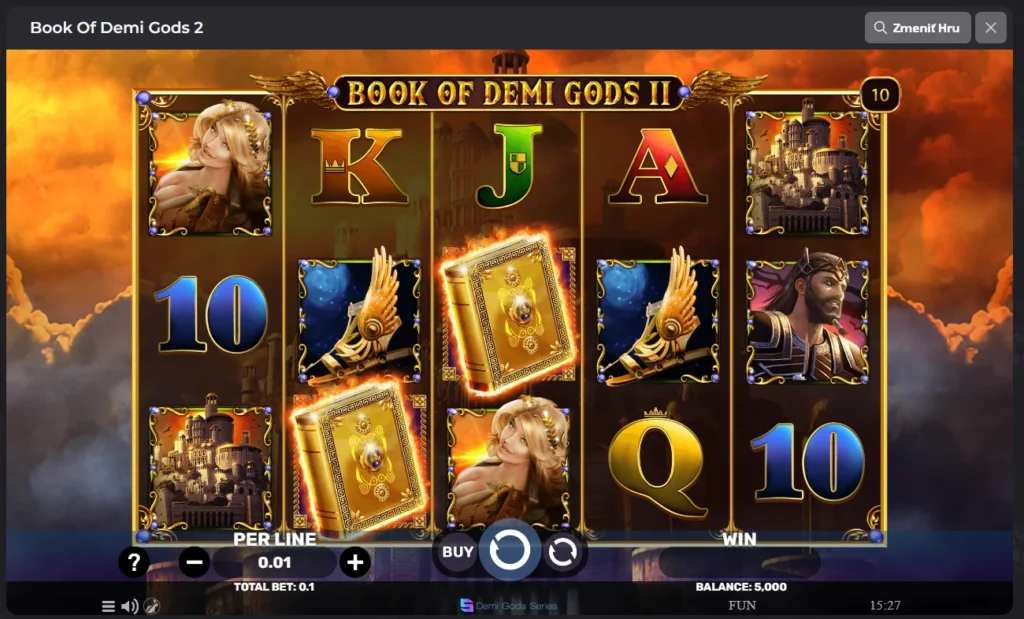This screenshot has width=1024, height=619.
Task: Open the hamburger menu icon
Action: point(108,606)
